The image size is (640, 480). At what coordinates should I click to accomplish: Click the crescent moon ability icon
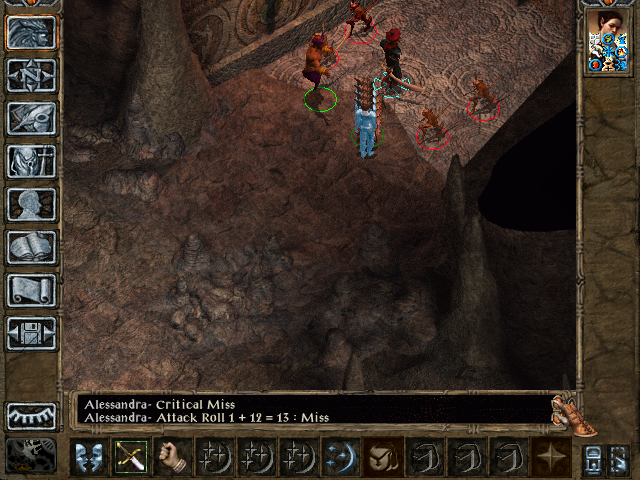click(340, 457)
